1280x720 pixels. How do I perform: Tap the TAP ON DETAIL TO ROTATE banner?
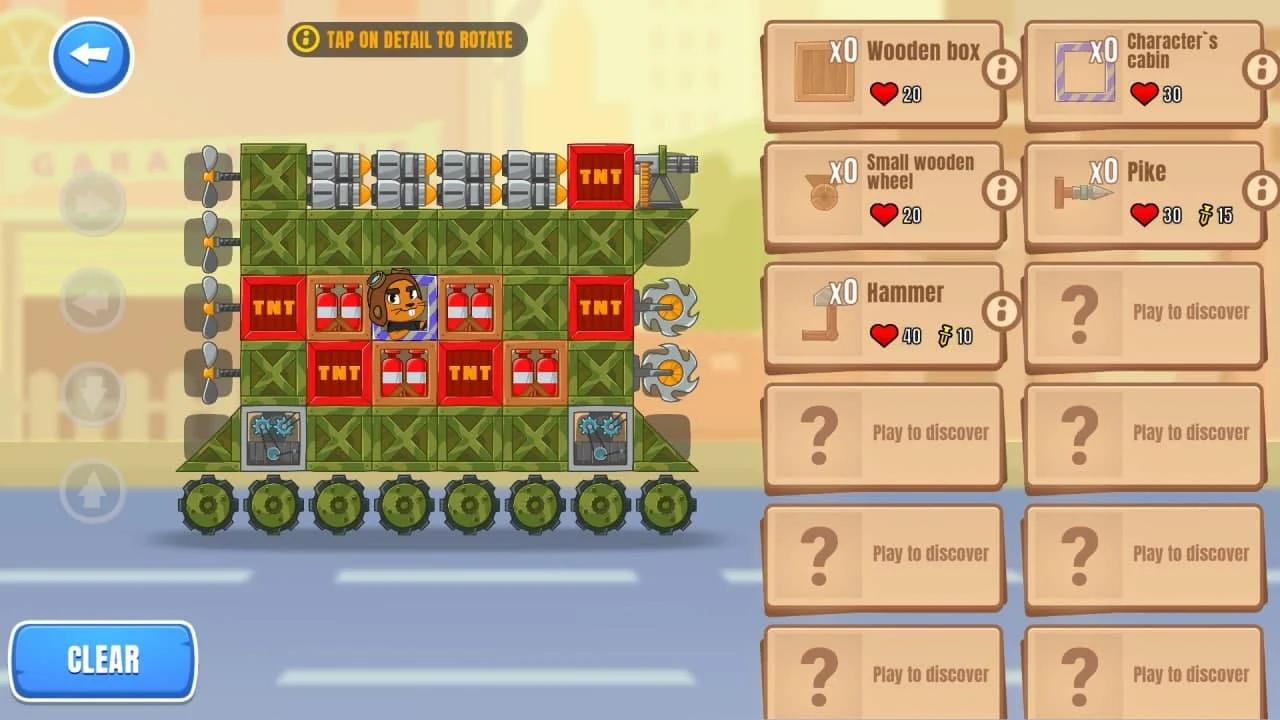tap(406, 41)
